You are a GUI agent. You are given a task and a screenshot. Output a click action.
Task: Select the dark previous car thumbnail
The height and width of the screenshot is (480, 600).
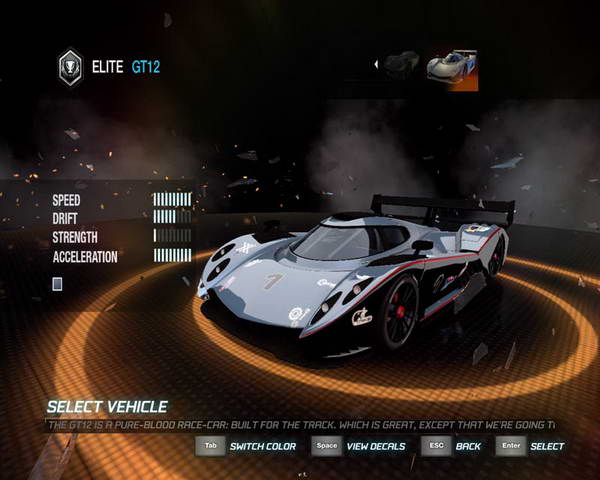[x=401, y=65]
